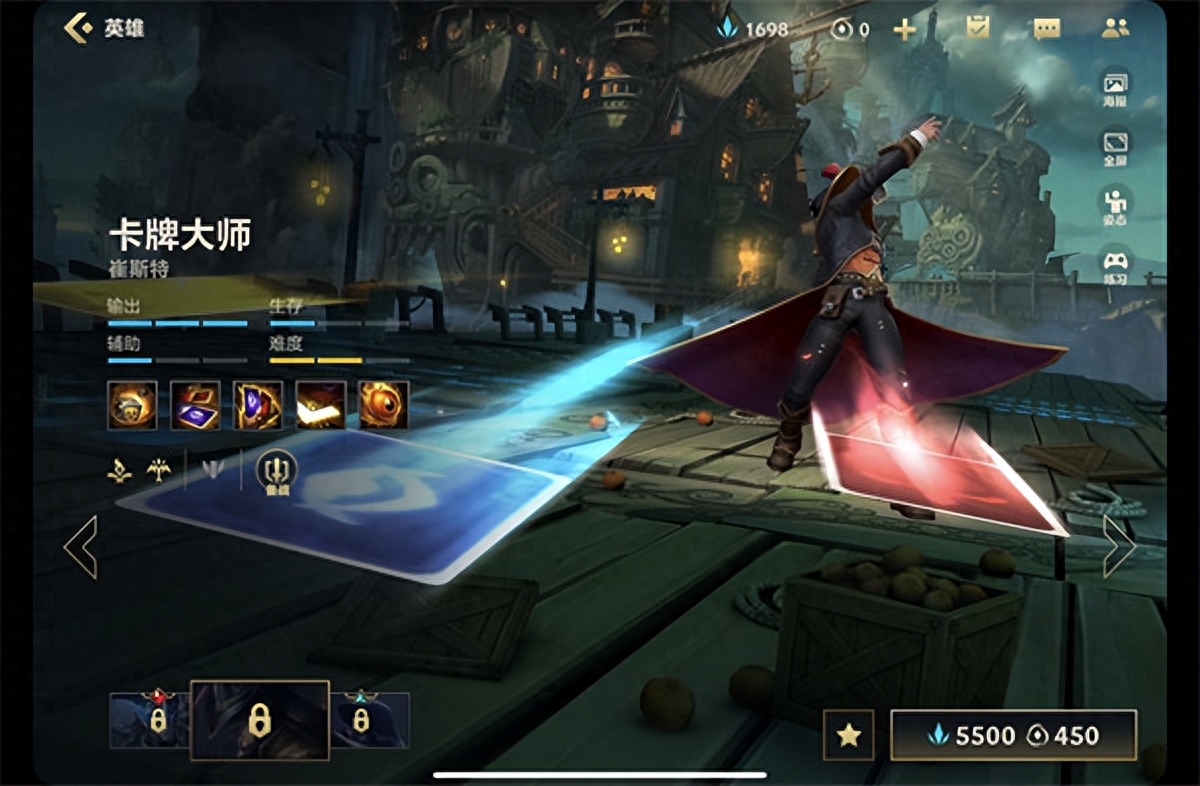Add currency with the plus button
Image resolution: width=1200 pixels, height=786 pixels.
(904, 29)
